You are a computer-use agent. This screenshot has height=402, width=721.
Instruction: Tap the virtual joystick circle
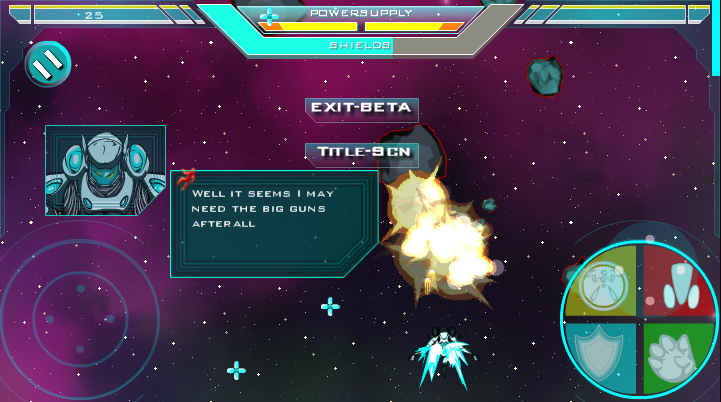pos(80,317)
